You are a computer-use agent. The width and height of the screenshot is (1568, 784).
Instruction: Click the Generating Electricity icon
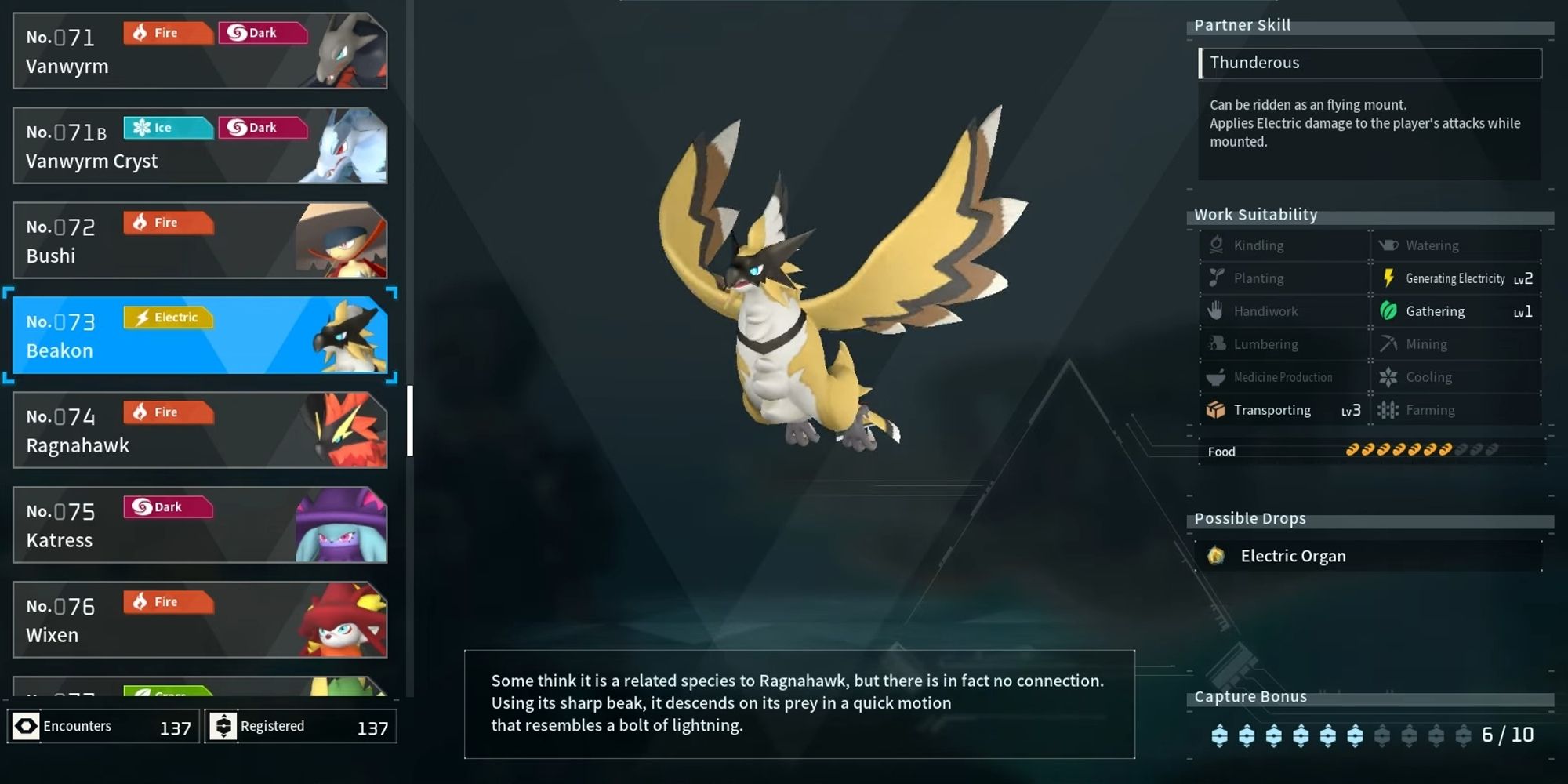click(x=1388, y=278)
